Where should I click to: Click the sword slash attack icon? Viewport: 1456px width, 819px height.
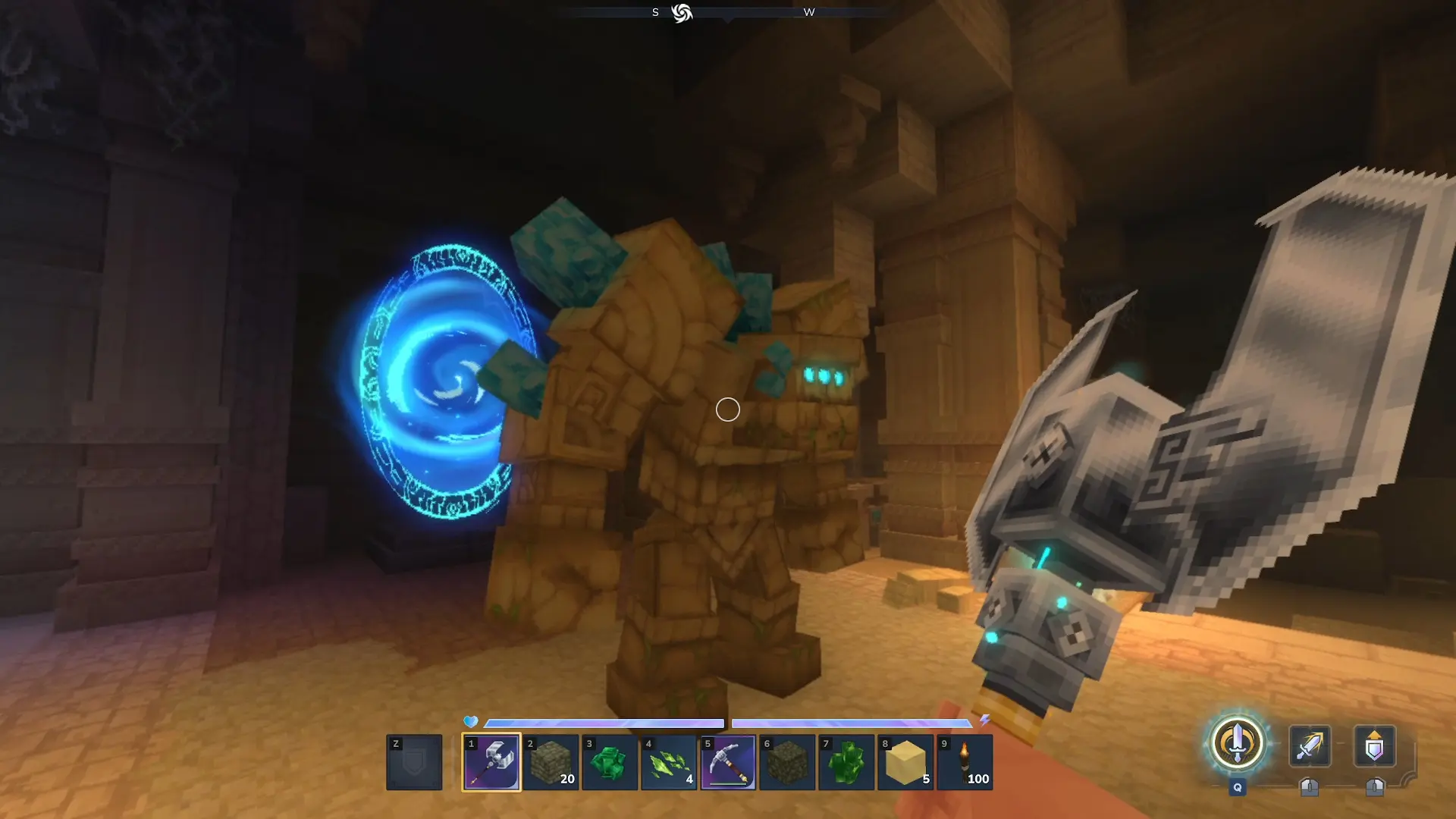pyautogui.click(x=1310, y=746)
